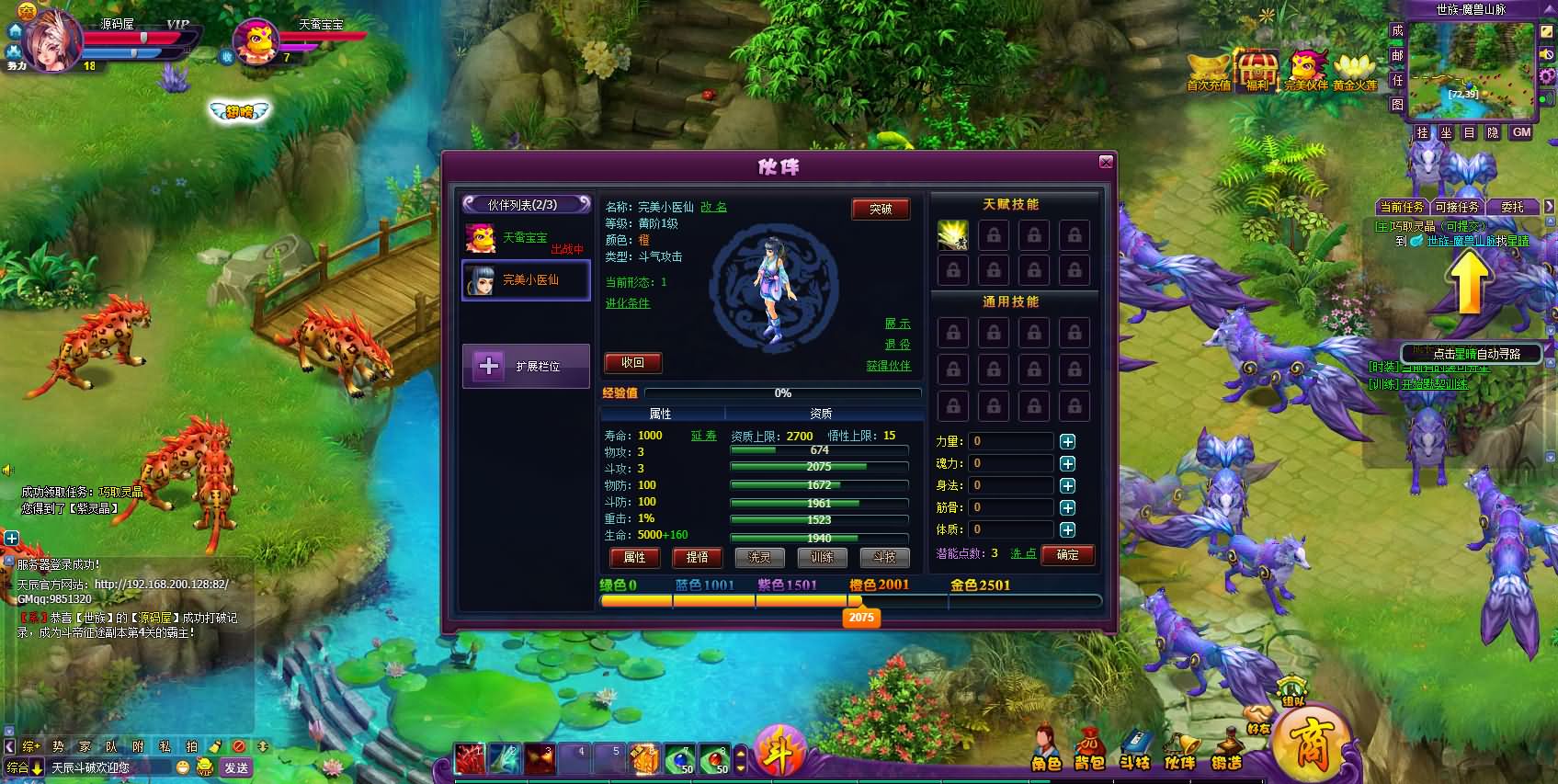The height and width of the screenshot is (784, 1558).
Task: Switch to 可接任务 available quests tab
Action: 1457,208
